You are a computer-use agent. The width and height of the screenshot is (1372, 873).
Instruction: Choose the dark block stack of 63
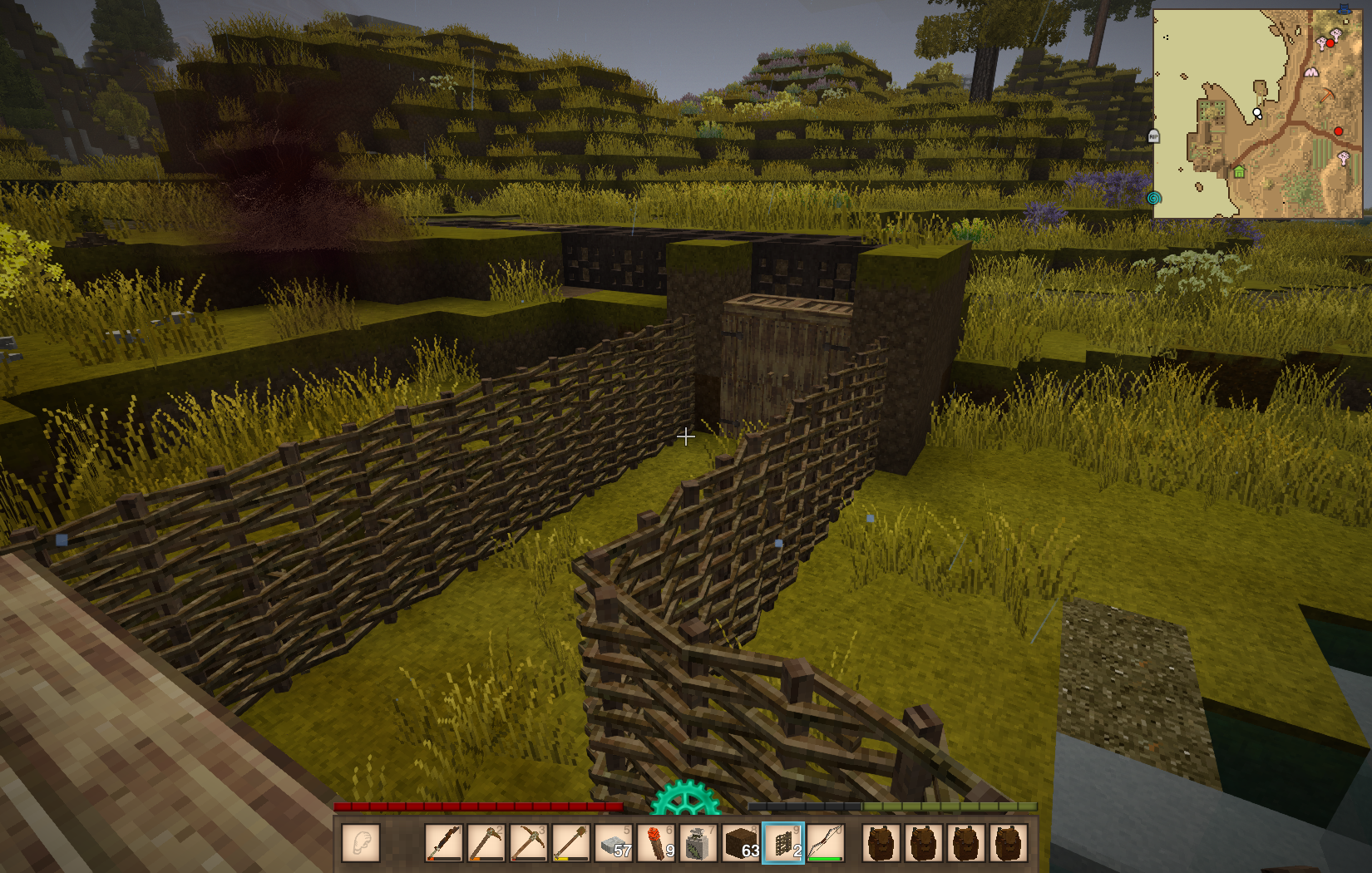click(741, 844)
